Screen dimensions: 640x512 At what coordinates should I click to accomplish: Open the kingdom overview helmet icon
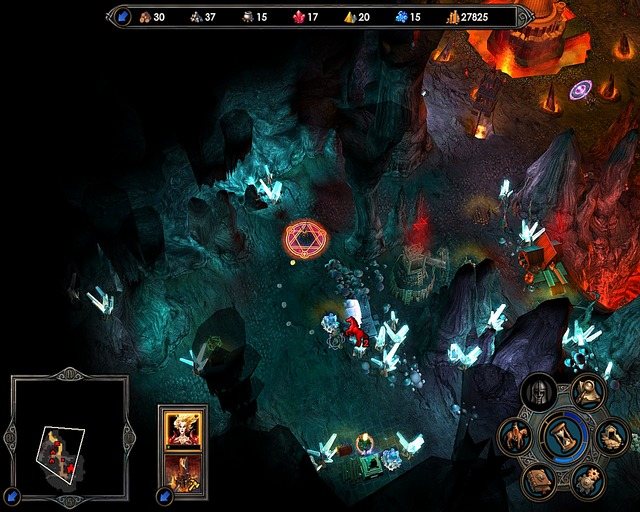(539, 392)
